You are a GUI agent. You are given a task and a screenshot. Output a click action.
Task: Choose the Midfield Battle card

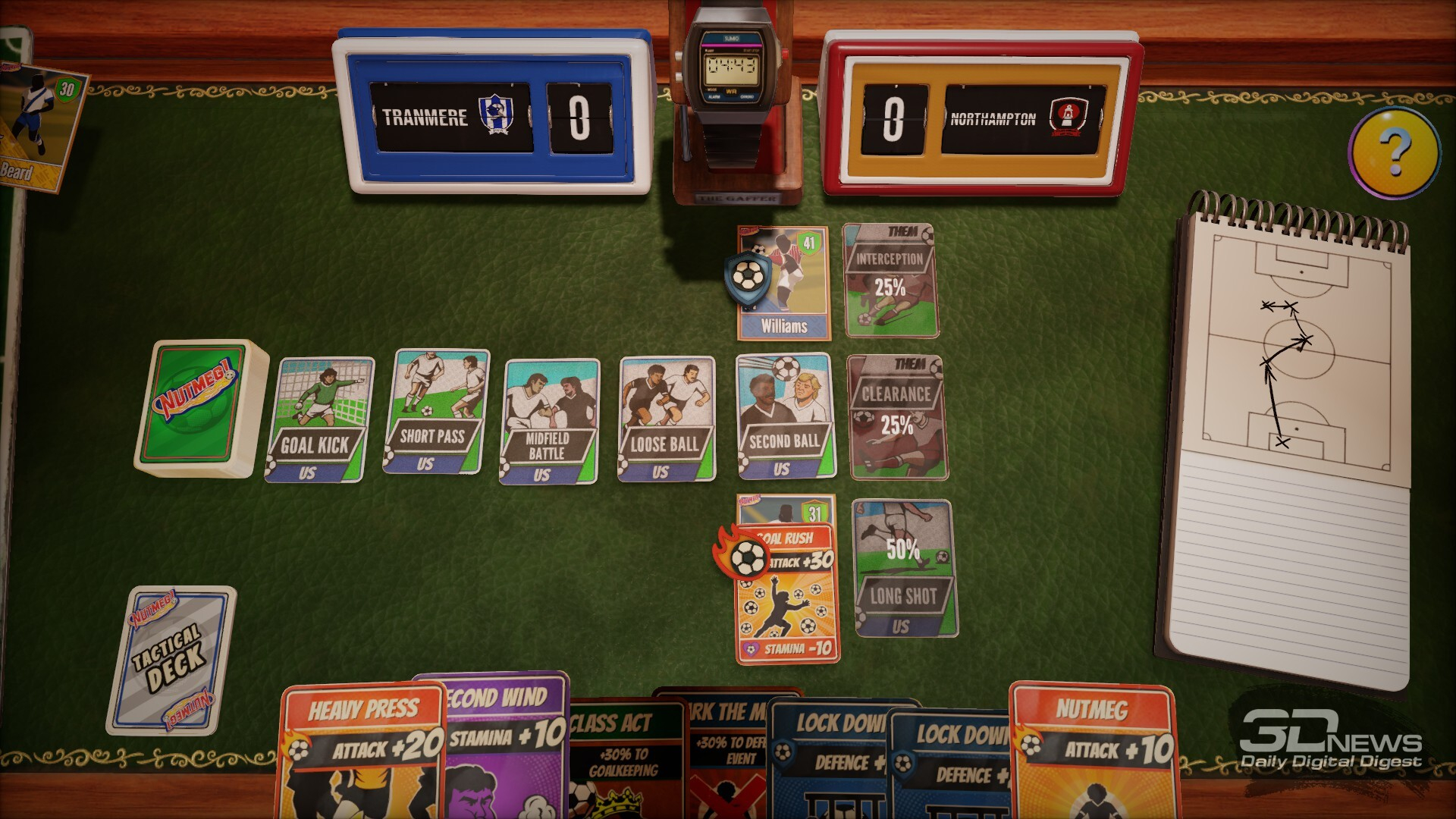click(x=549, y=421)
